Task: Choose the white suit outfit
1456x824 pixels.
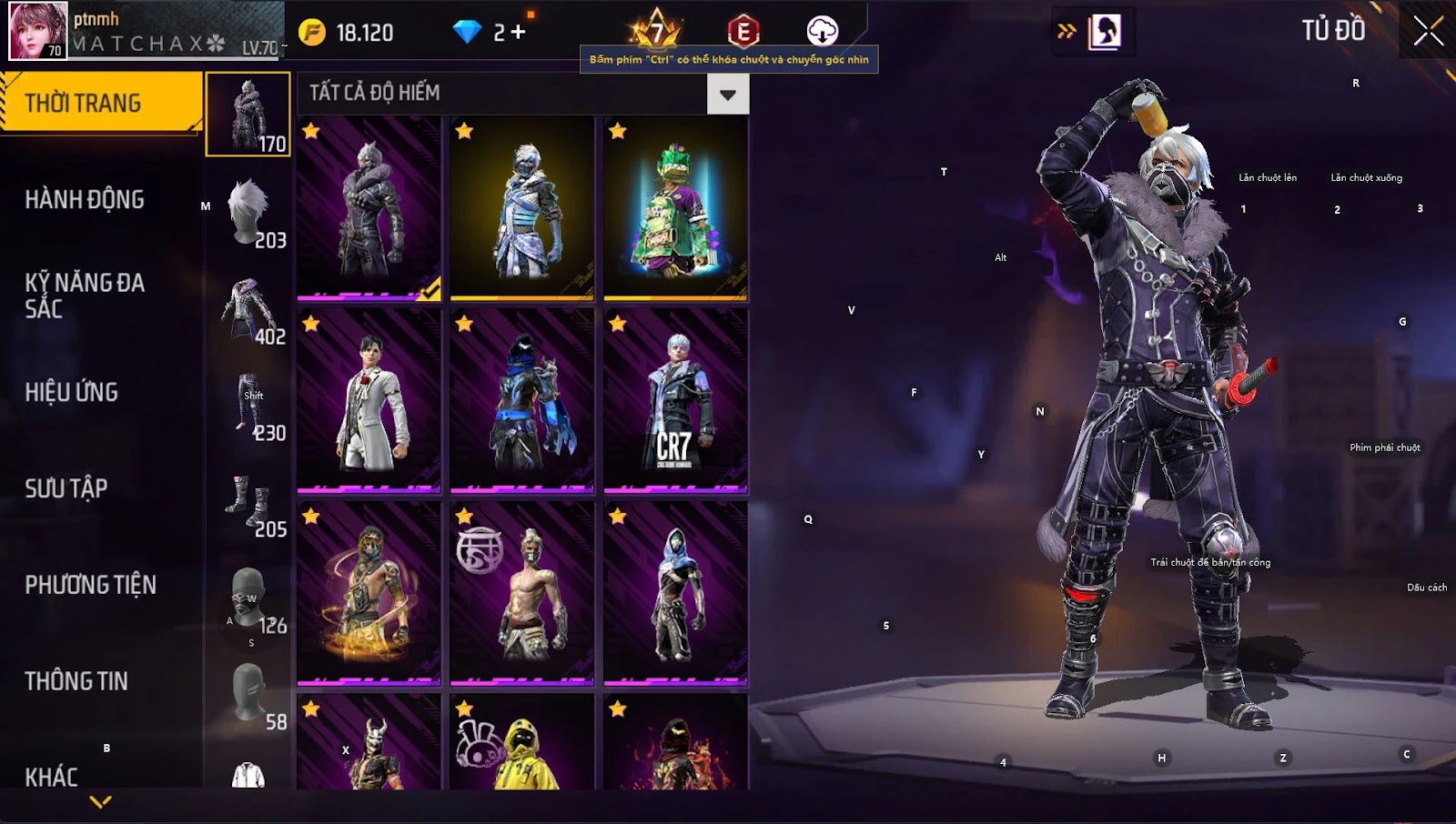Action: tap(369, 400)
